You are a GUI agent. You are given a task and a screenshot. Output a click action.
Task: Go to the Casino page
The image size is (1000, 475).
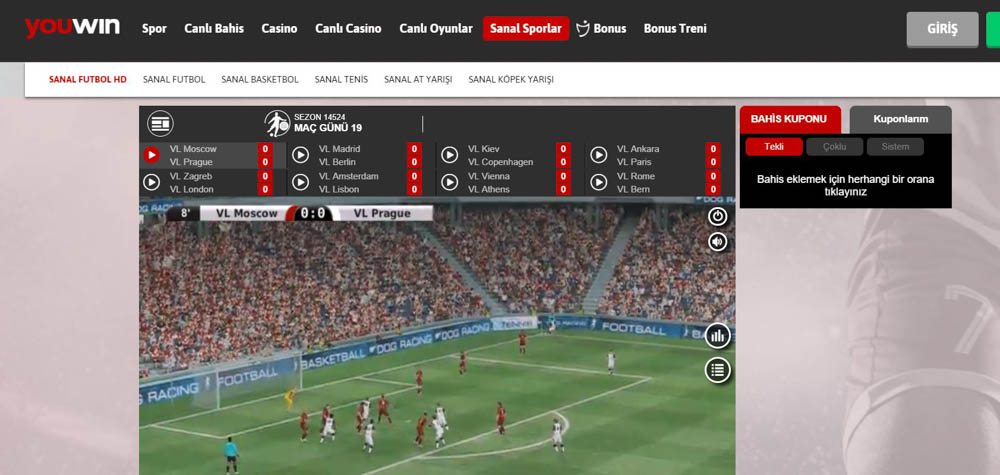coord(279,28)
